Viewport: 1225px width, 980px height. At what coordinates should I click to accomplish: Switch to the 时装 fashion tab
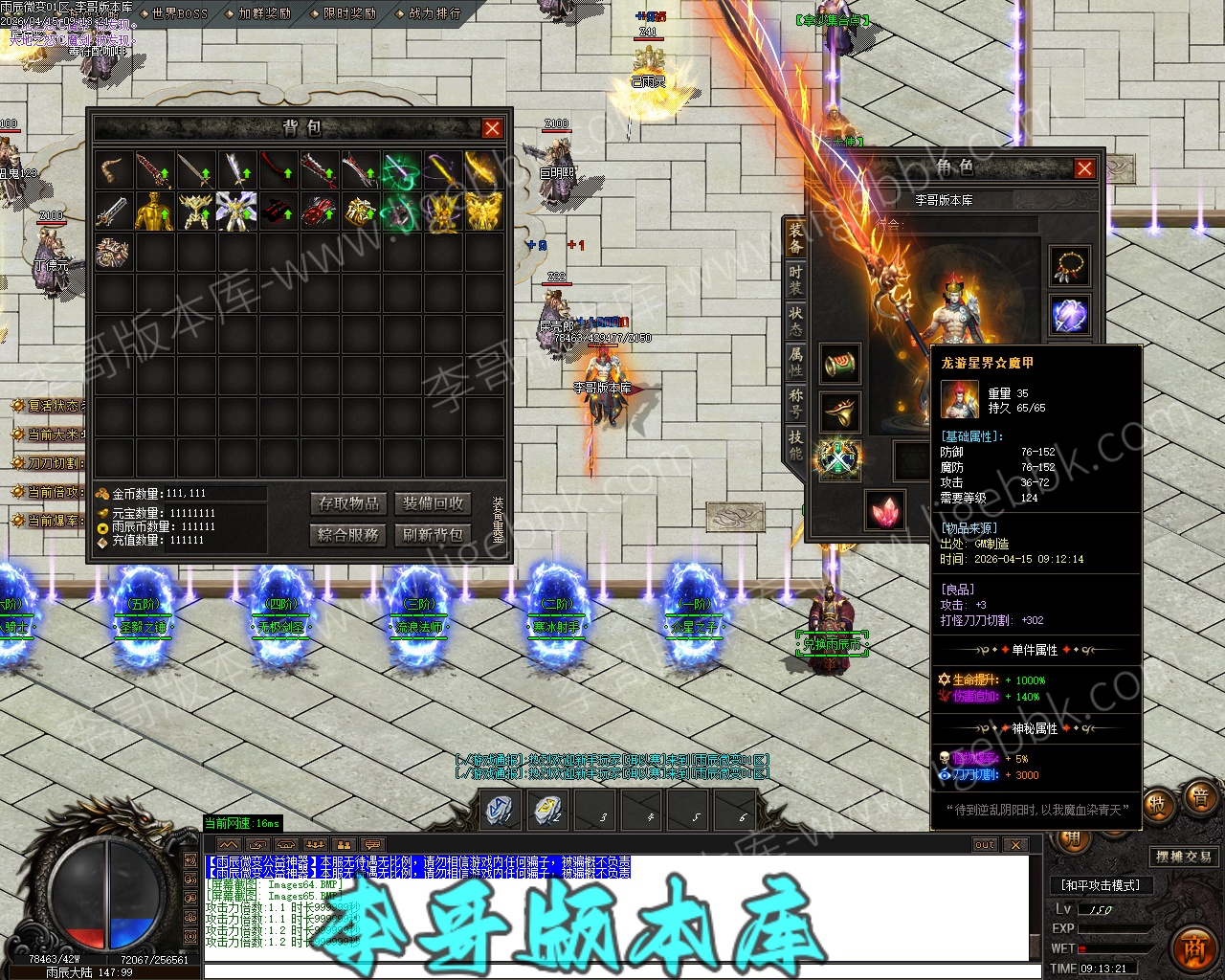click(x=795, y=278)
